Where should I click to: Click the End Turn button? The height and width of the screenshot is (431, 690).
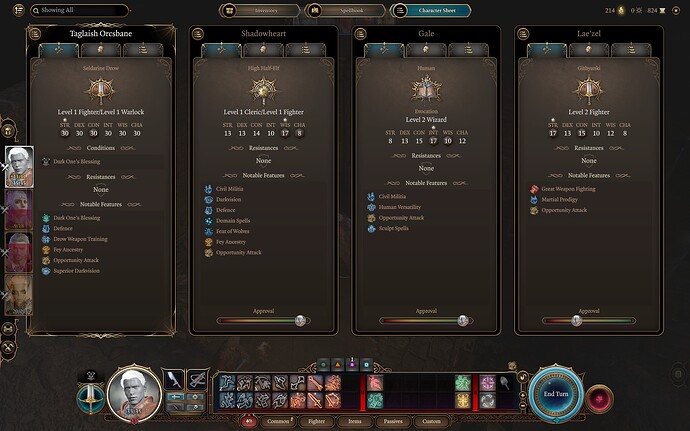point(556,392)
